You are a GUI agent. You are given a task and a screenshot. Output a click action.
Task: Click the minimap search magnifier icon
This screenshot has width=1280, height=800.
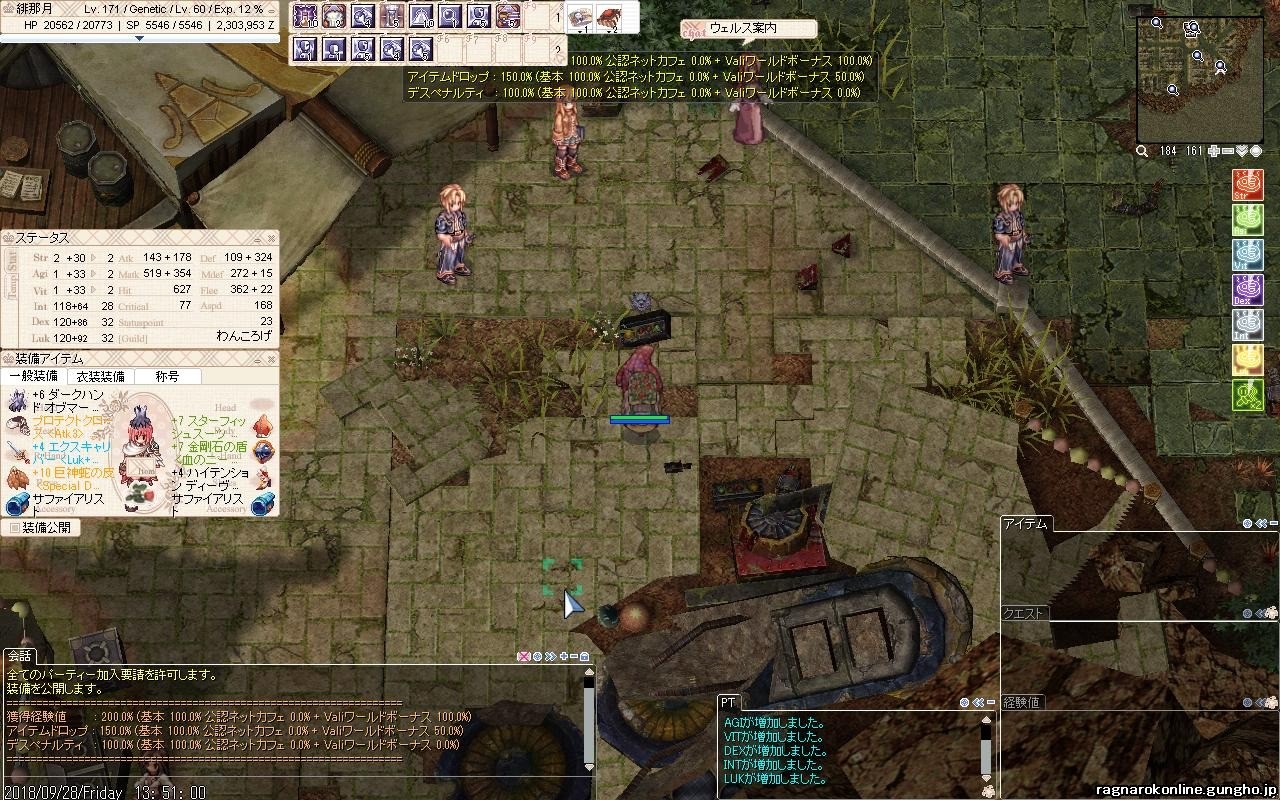[1143, 151]
